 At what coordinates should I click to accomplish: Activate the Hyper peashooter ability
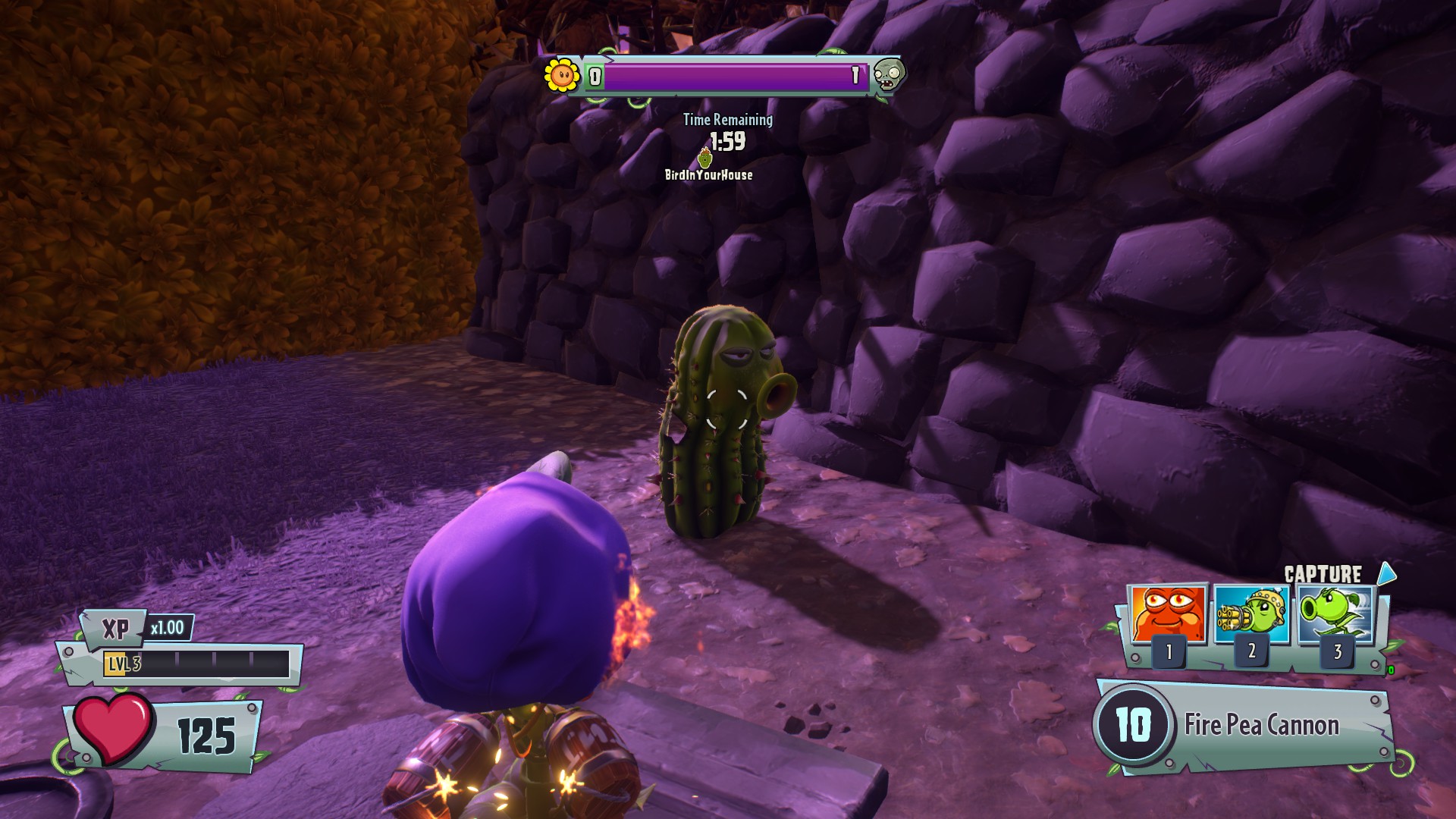pos(1335,614)
